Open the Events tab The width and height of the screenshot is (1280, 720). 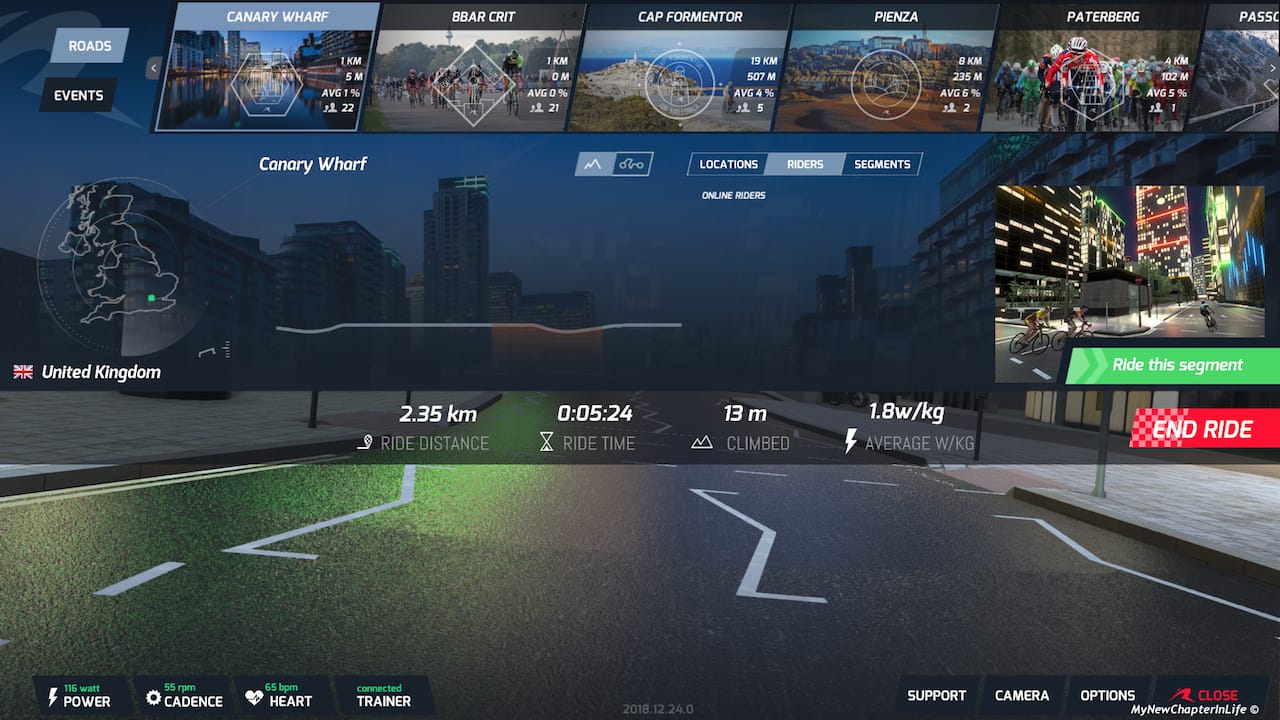click(x=79, y=95)
